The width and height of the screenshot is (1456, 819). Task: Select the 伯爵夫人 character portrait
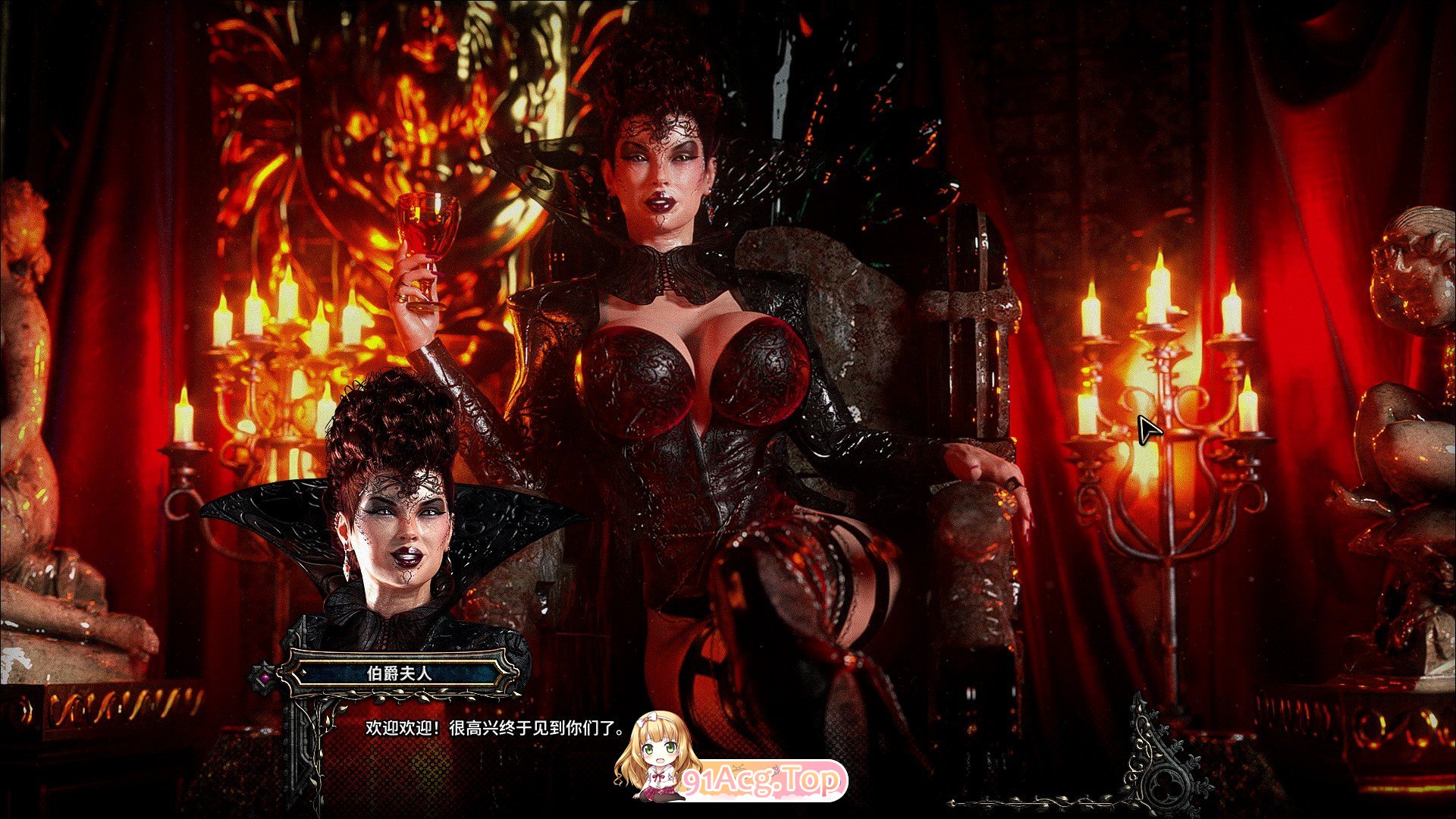402,531
